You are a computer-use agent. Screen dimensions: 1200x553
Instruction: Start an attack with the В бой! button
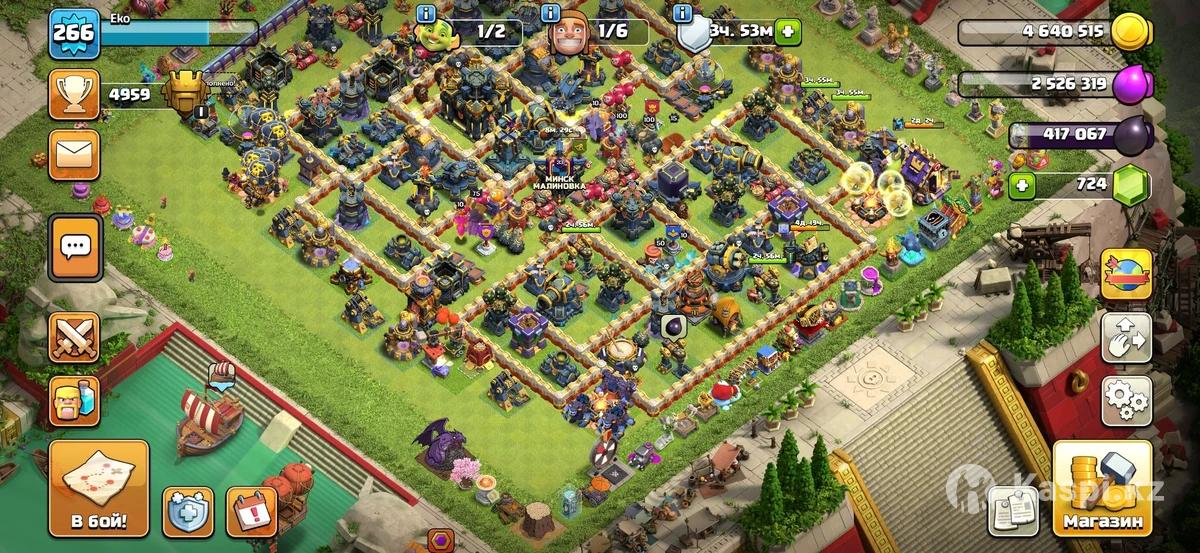pos(98,491)
